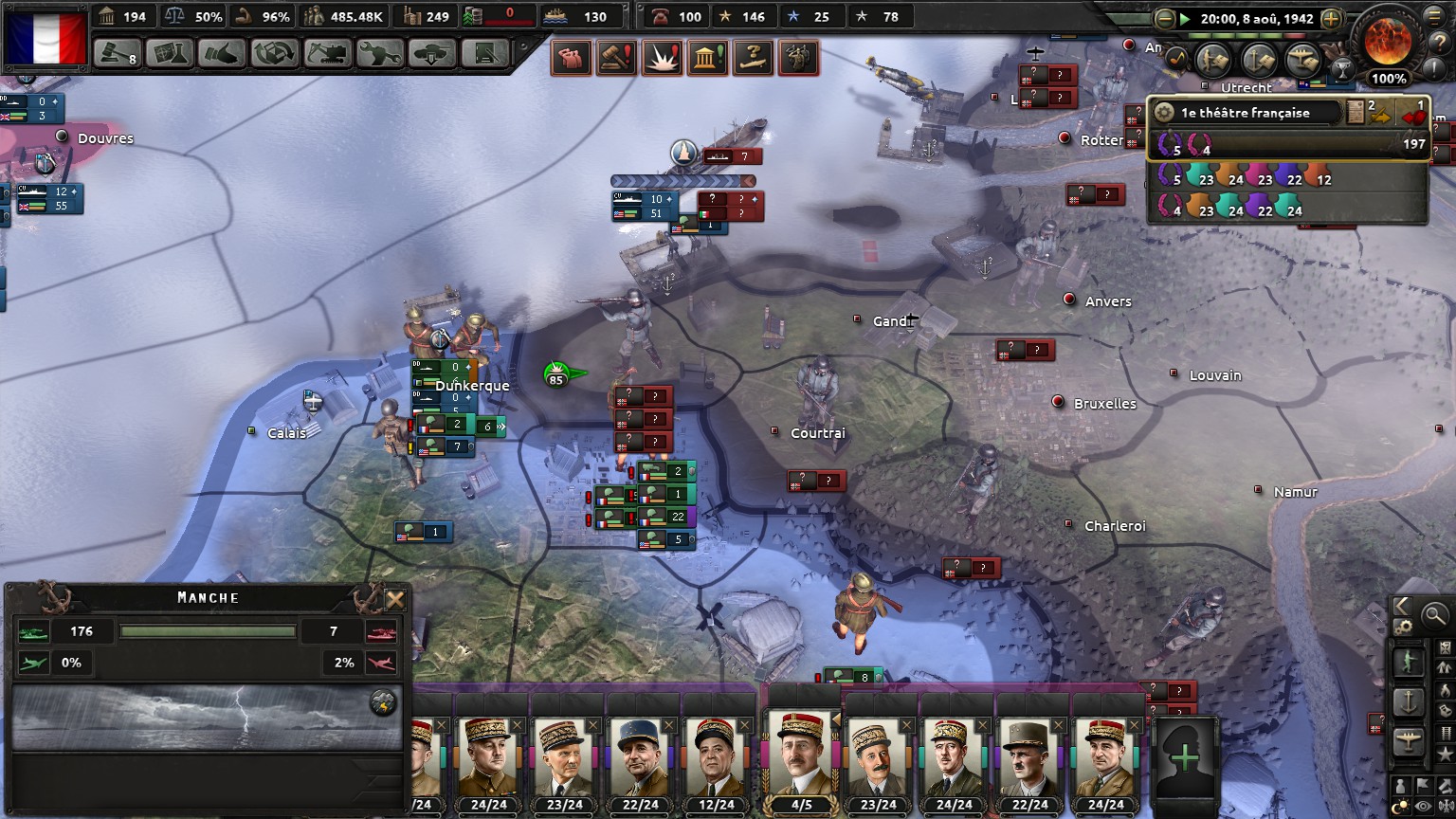Open the production wrench menu
1456x819 pixels.
click(379, 53)
